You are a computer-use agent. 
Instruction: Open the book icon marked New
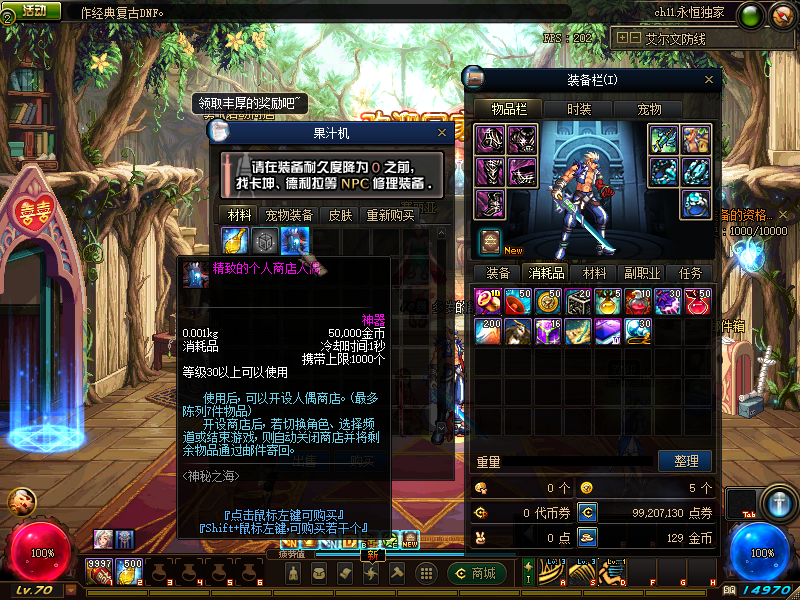click(490, 241)
